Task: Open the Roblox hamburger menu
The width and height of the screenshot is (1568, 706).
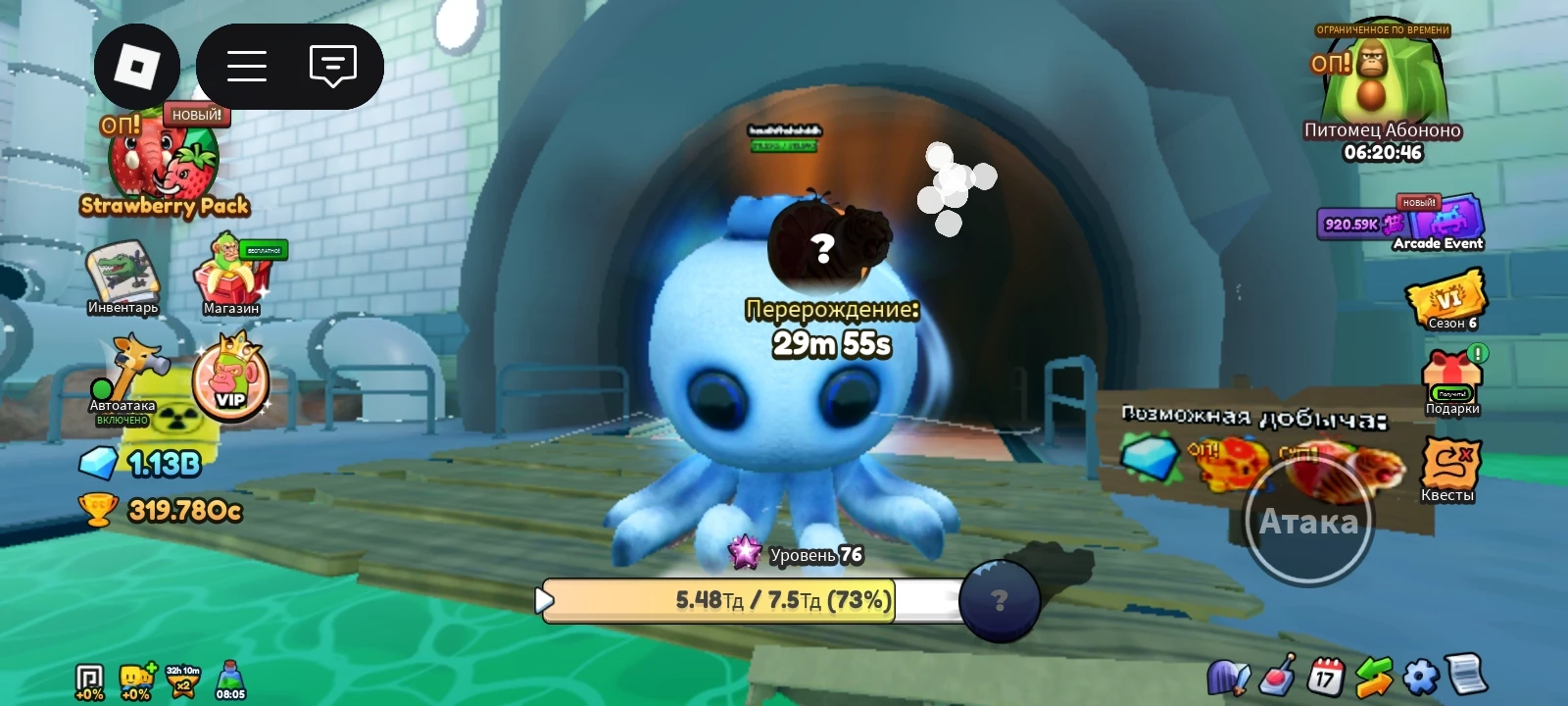Action: click(x=247, y=67)
